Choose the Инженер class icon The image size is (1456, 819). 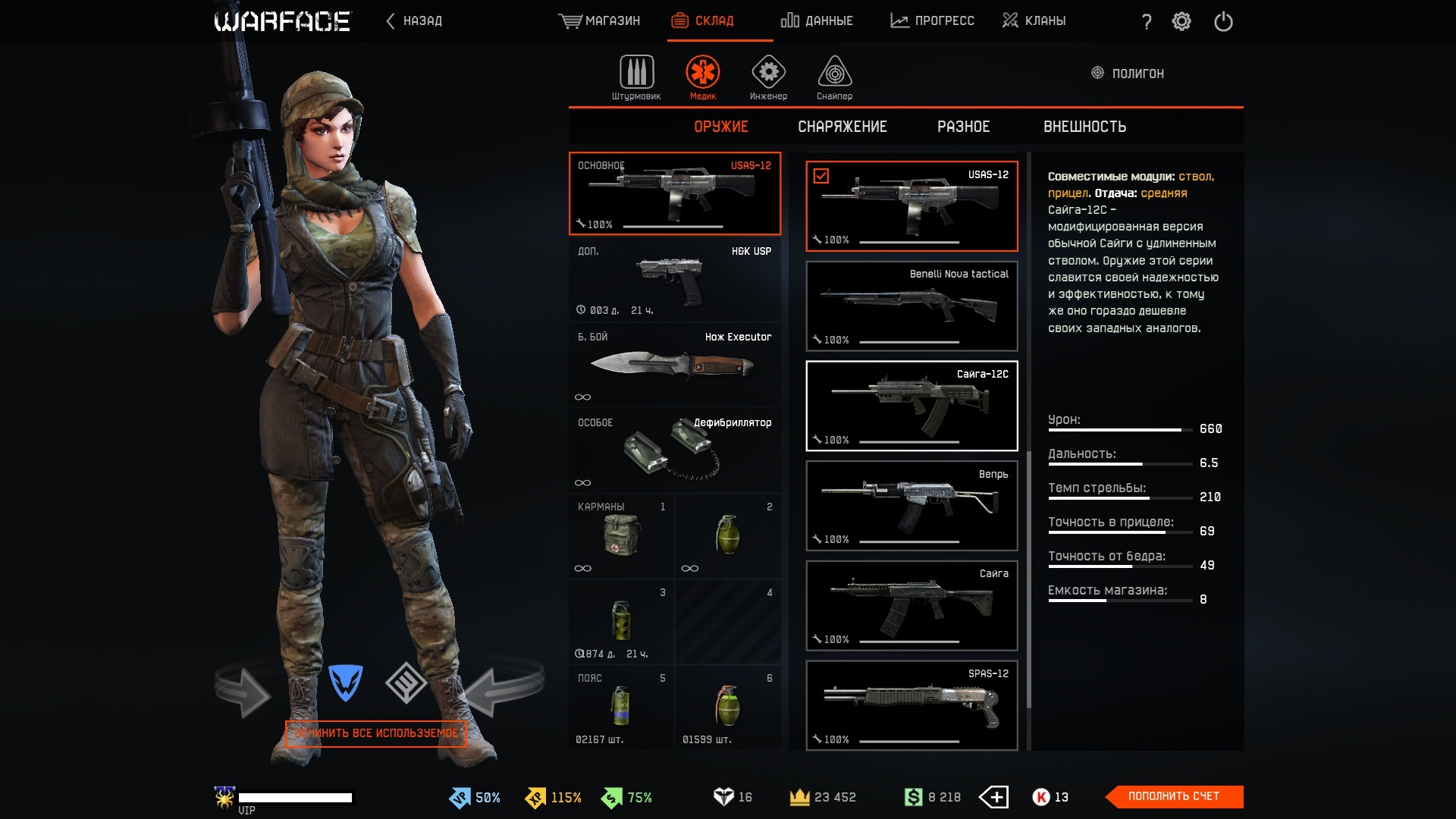[x=768, y=77]
